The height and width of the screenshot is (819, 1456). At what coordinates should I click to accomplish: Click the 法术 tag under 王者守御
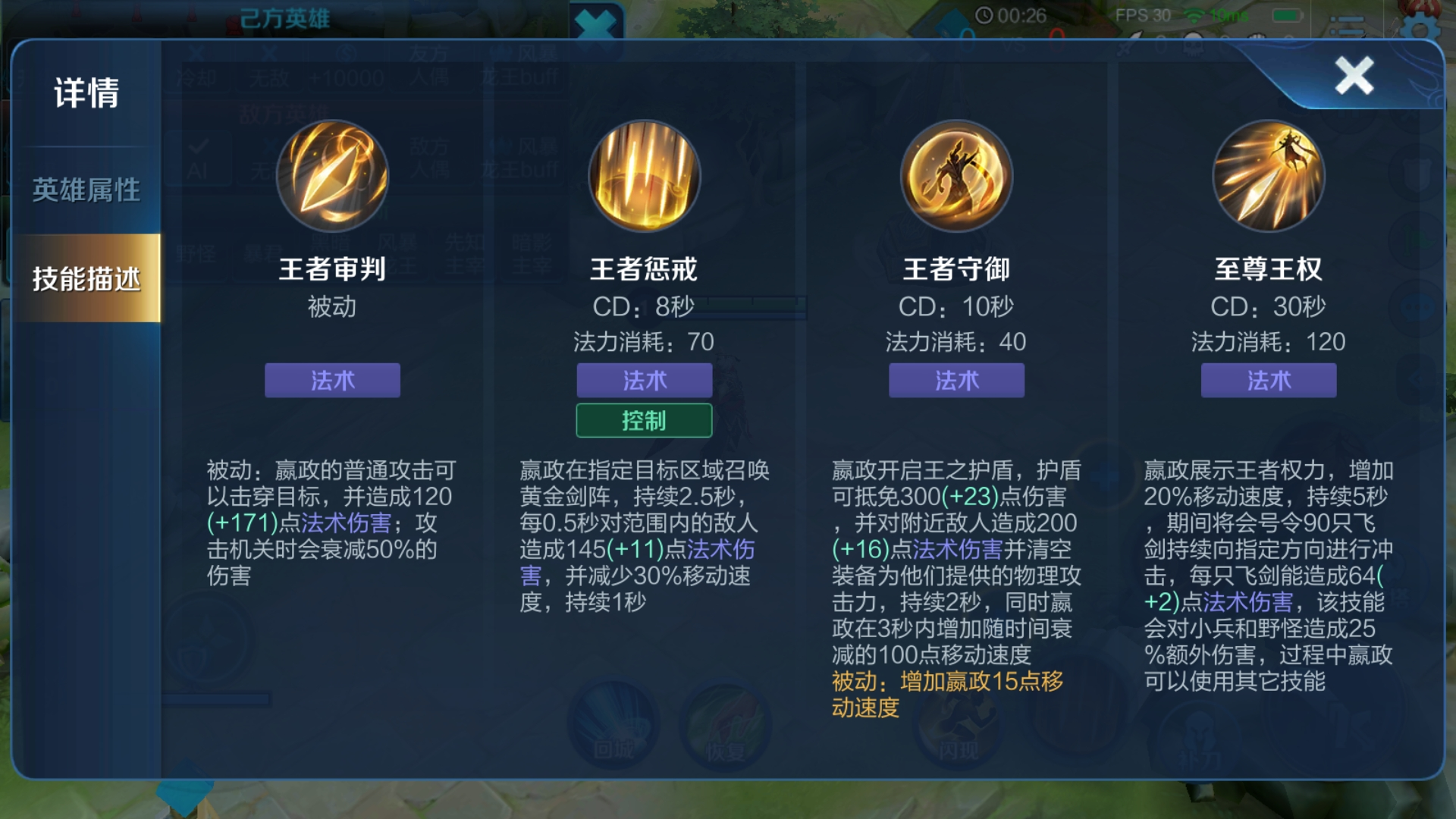(956, 381)
